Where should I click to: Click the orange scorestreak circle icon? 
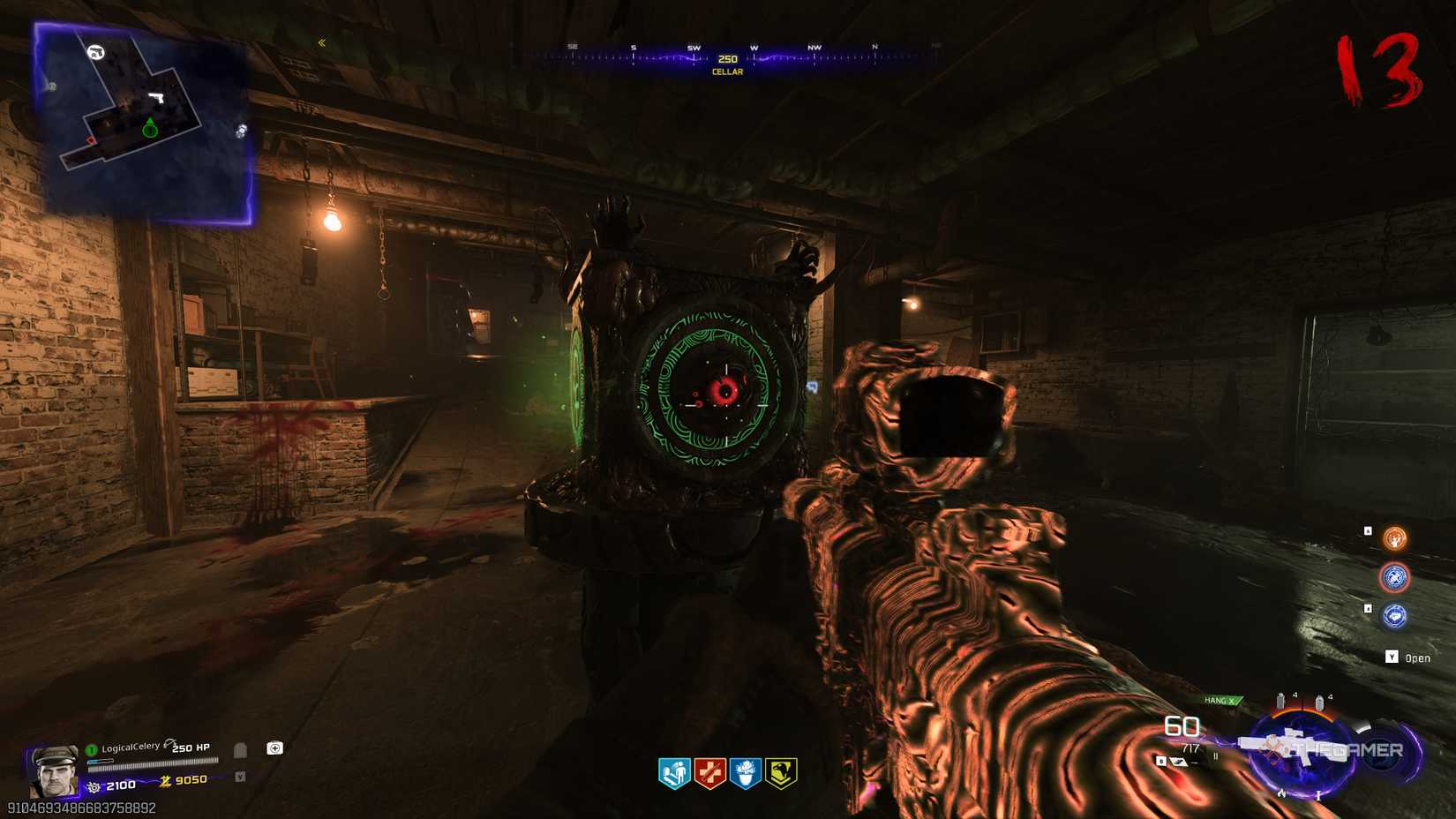point(1395,539)
